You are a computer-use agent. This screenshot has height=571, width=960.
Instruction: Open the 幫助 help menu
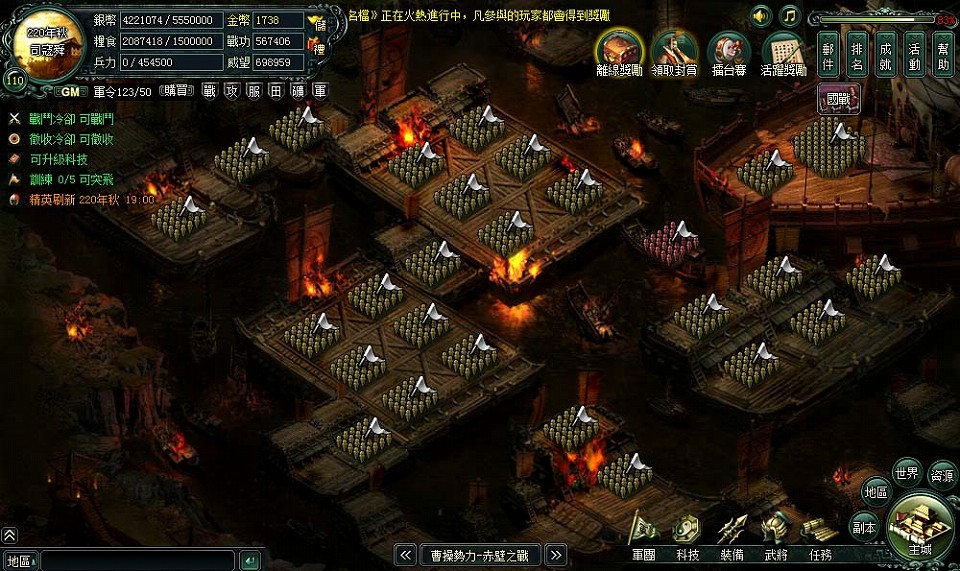point(943,55)
